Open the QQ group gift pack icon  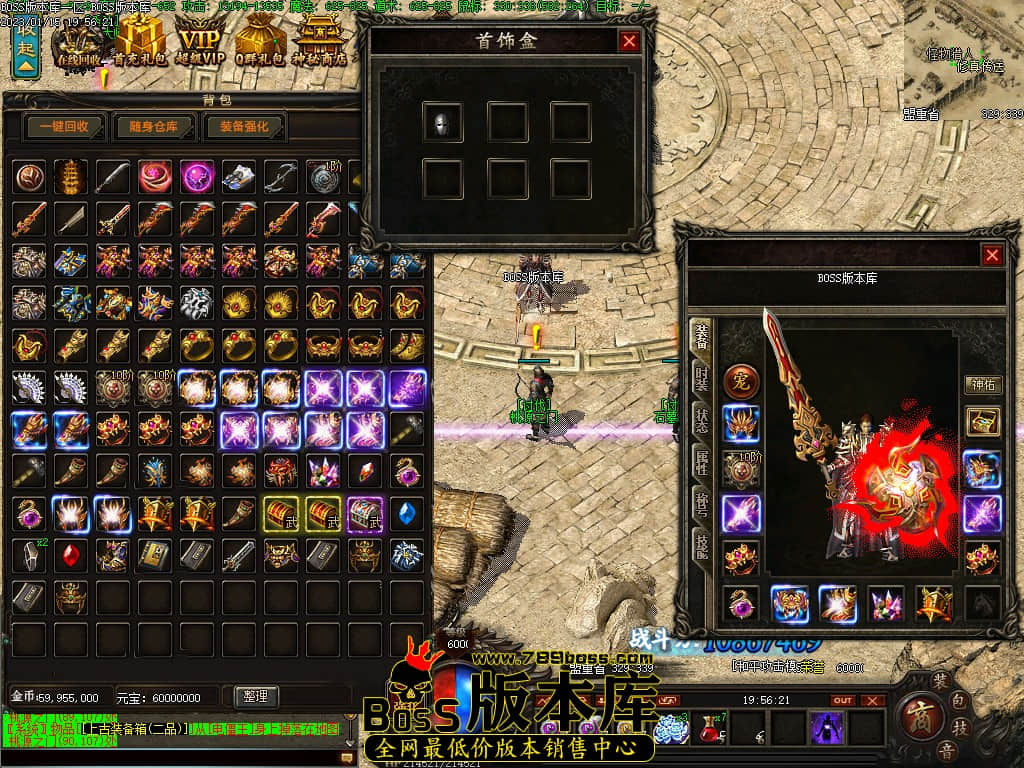click(x=262, y=44)
